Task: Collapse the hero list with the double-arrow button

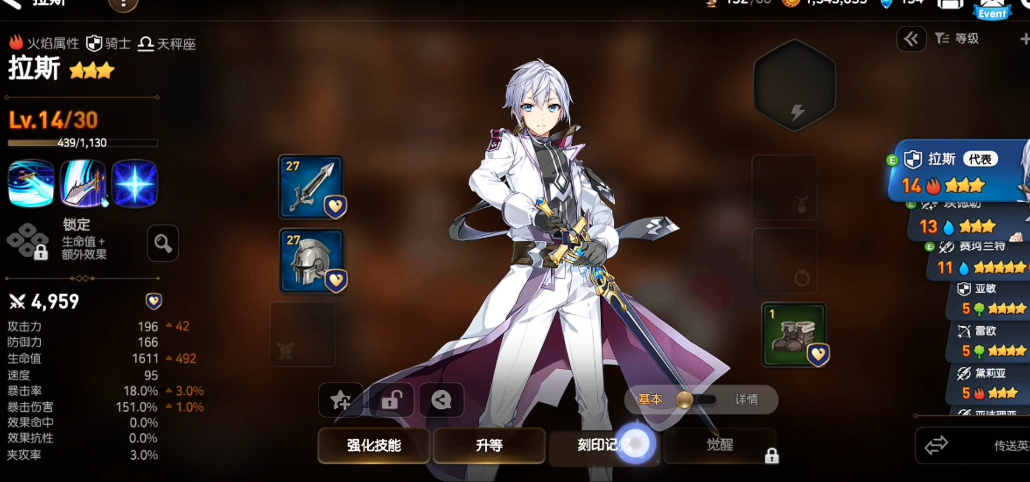Action: pyautogui.click(x=911, y=39)
